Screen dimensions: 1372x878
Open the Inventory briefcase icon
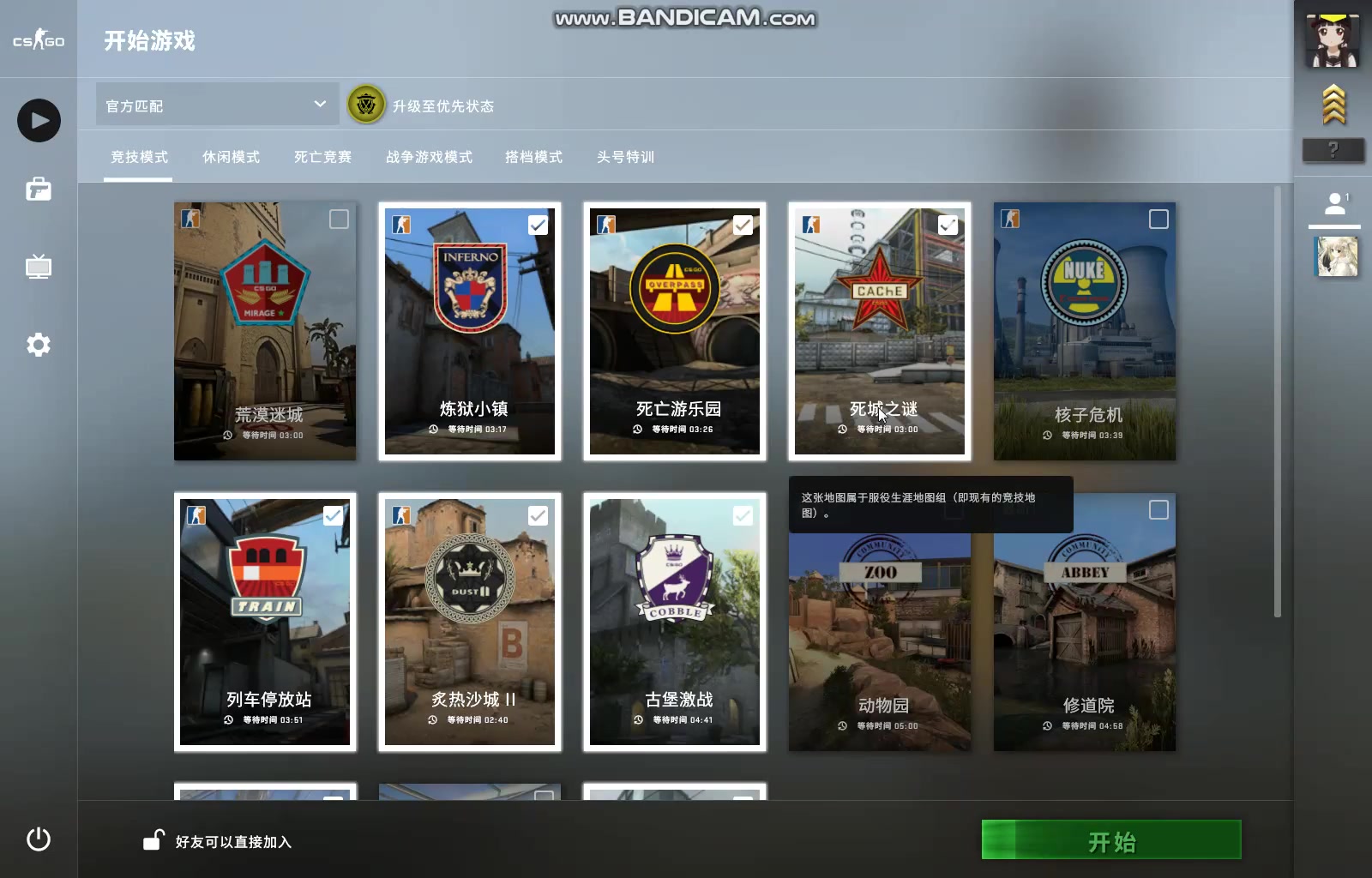click(x=38, y=190)
